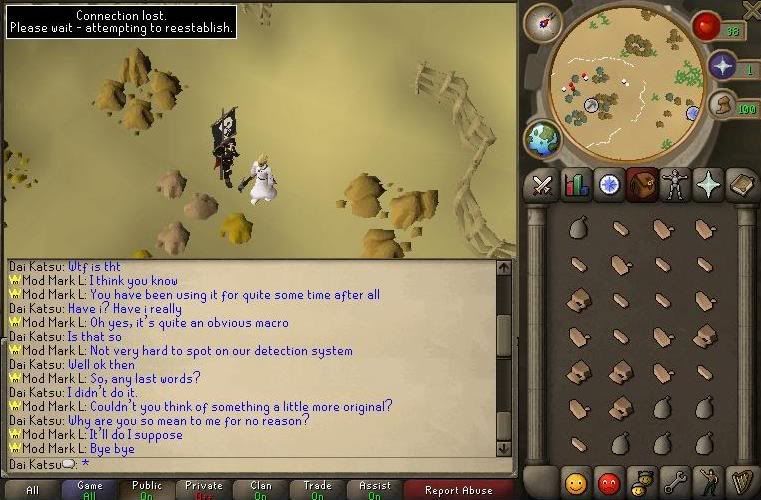Open the Quest journal tab
The height and width of the screenshot is (500, 761).
coord(609,185)
